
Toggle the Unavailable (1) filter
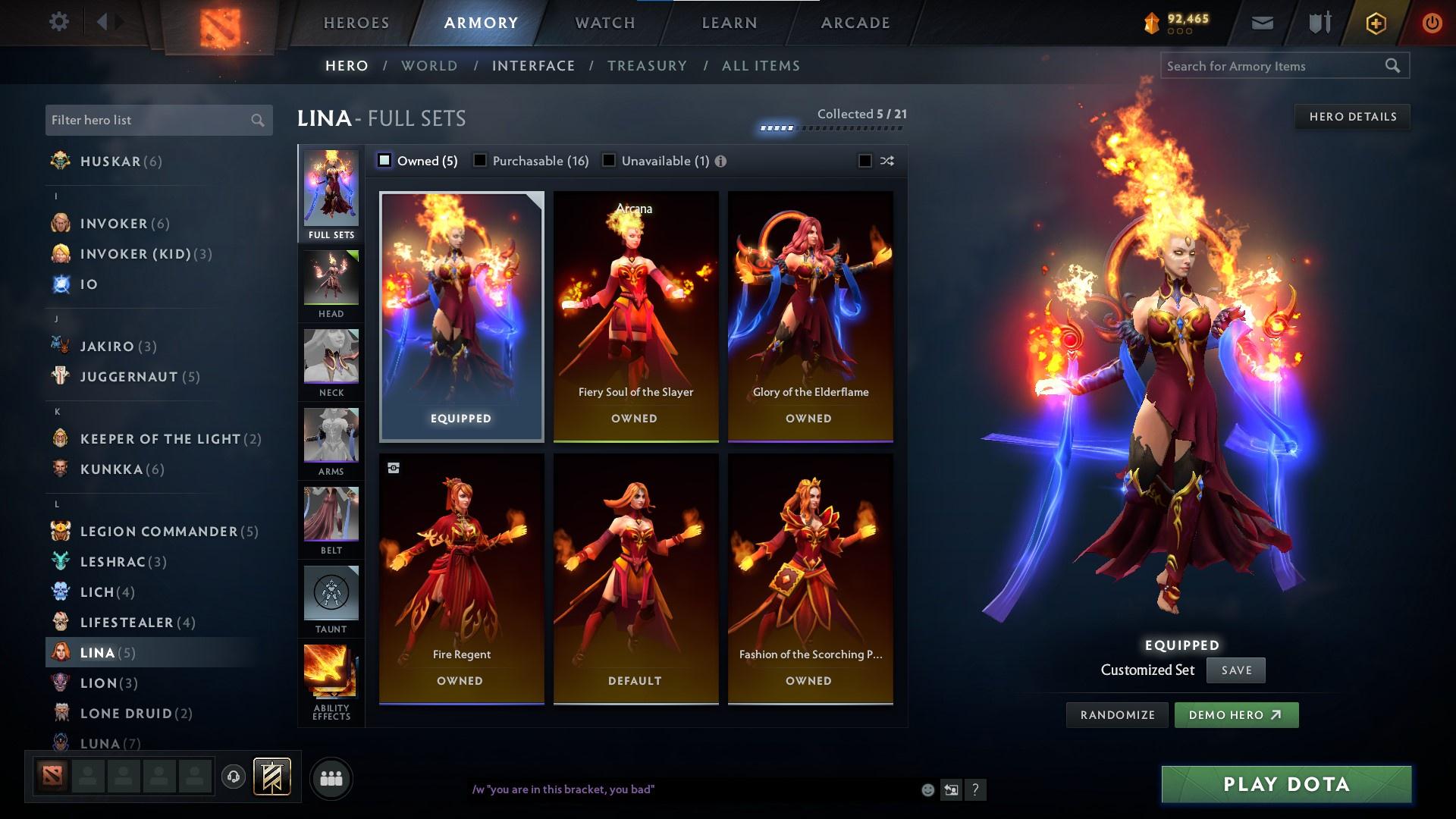pyautogui.click(x=607, y=161)
